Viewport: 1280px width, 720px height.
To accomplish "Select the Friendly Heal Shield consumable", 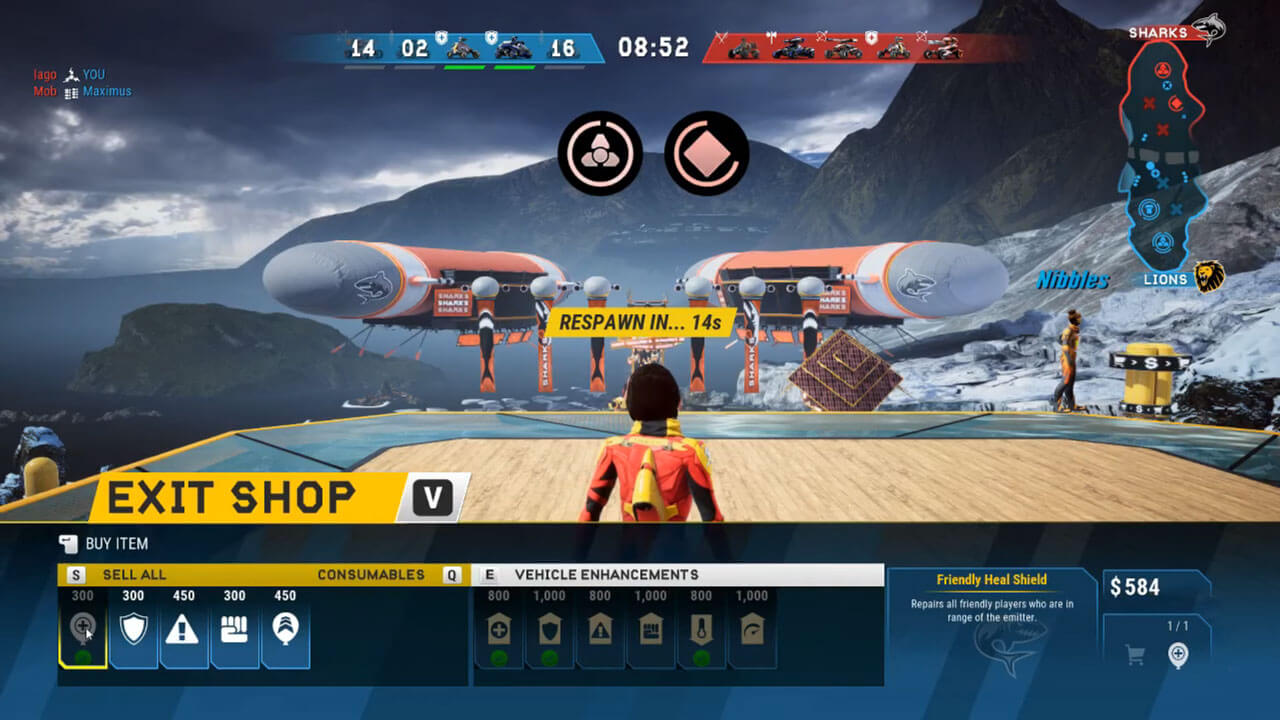I will (x=83, y=629).
